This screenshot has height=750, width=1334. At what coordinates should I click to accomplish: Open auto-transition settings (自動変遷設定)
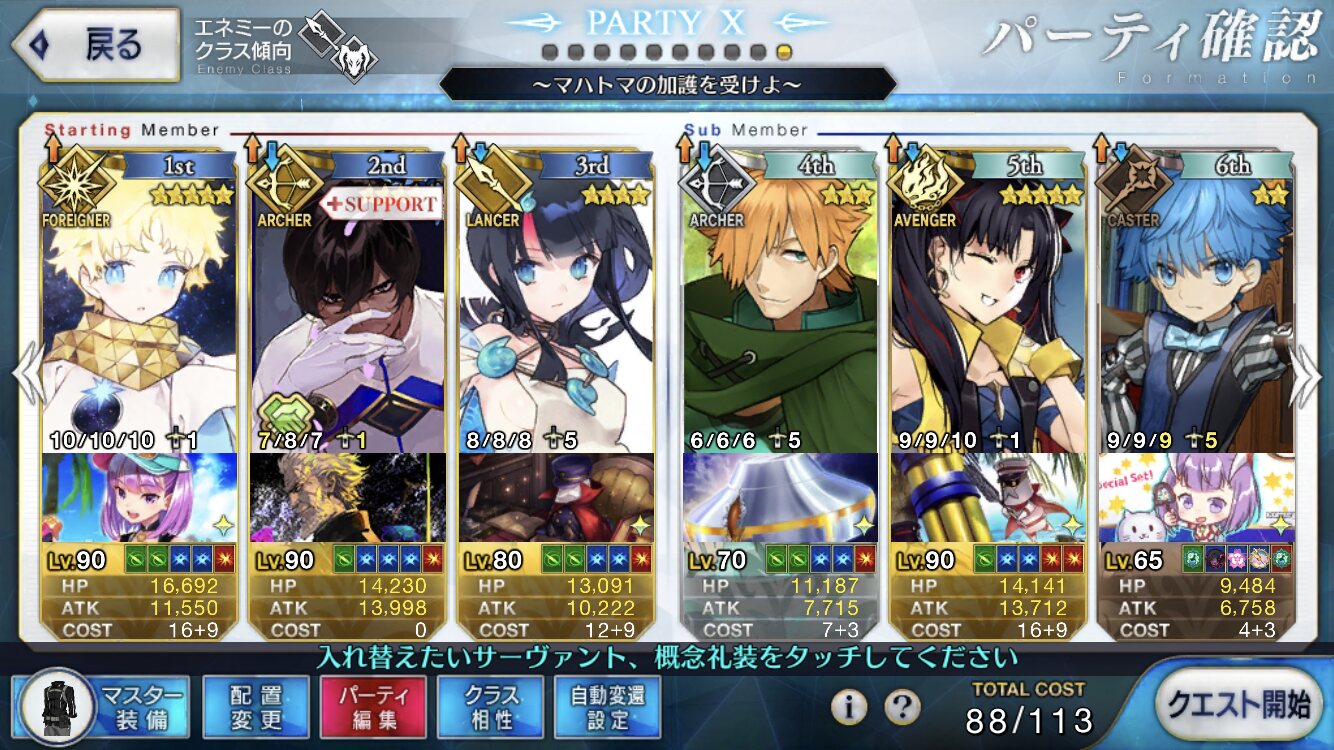tap(607, 708)
